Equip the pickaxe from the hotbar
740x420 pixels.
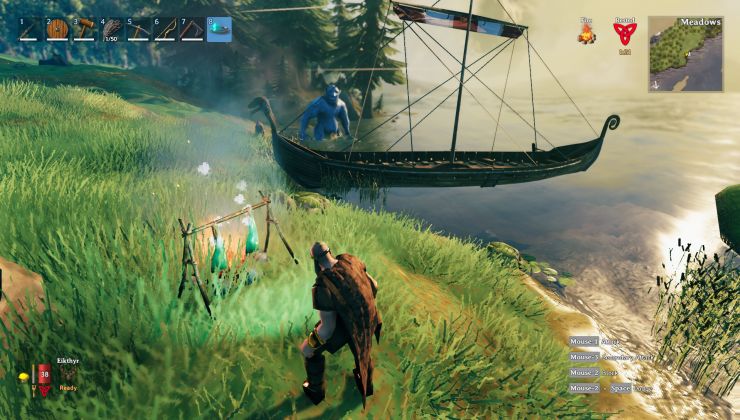click(139, 29)
